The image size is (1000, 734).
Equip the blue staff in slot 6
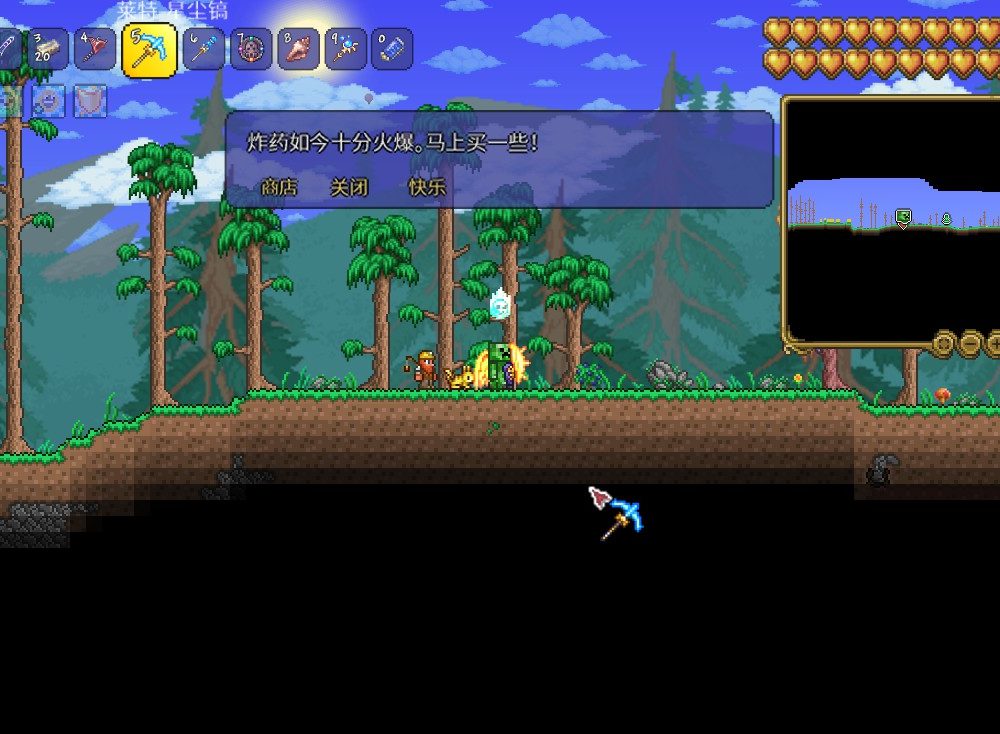pyautogui.click(x=203, y=49)
